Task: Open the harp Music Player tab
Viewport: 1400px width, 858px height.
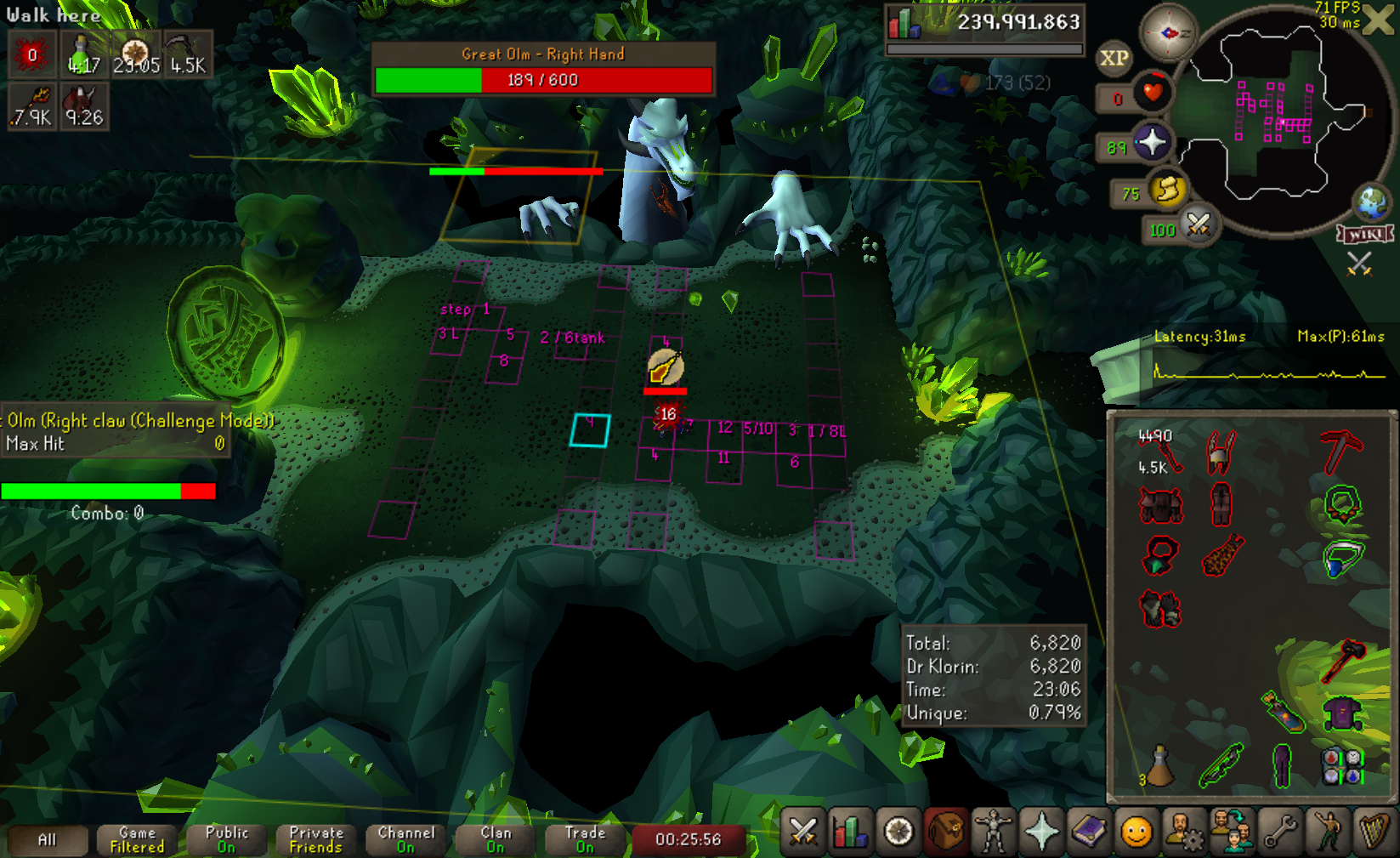Action: (x=1375, y=832)
